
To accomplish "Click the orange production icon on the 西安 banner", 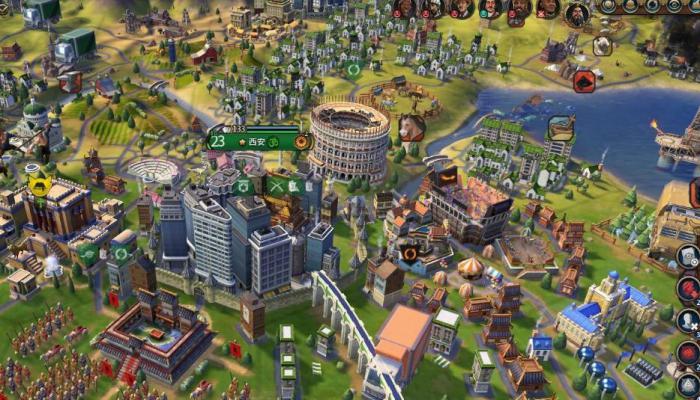I will 301,141.
